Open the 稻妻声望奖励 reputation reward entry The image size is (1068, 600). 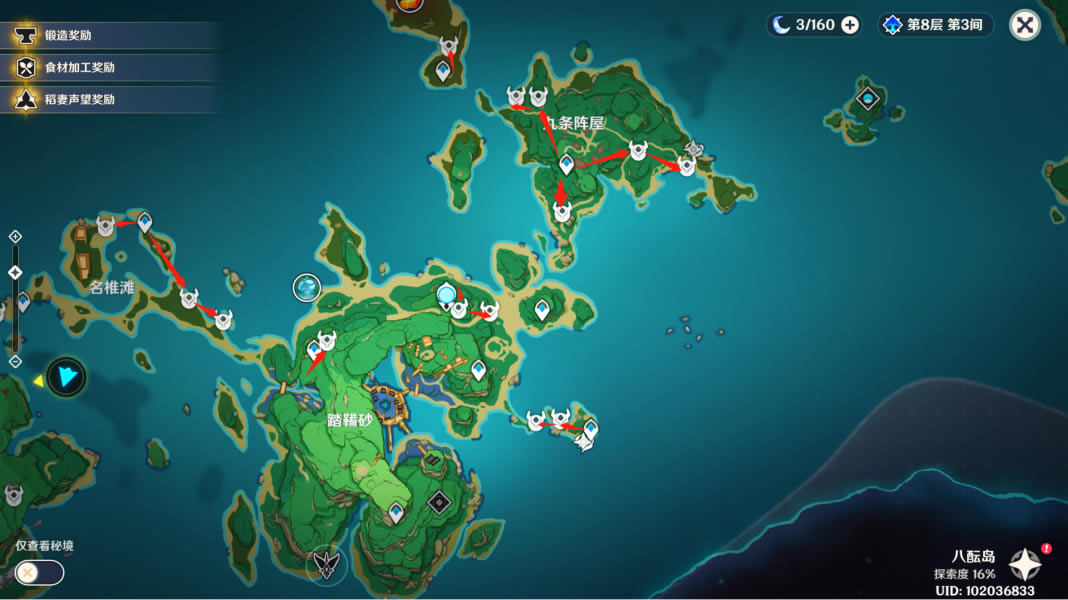(x=110, y=100)
